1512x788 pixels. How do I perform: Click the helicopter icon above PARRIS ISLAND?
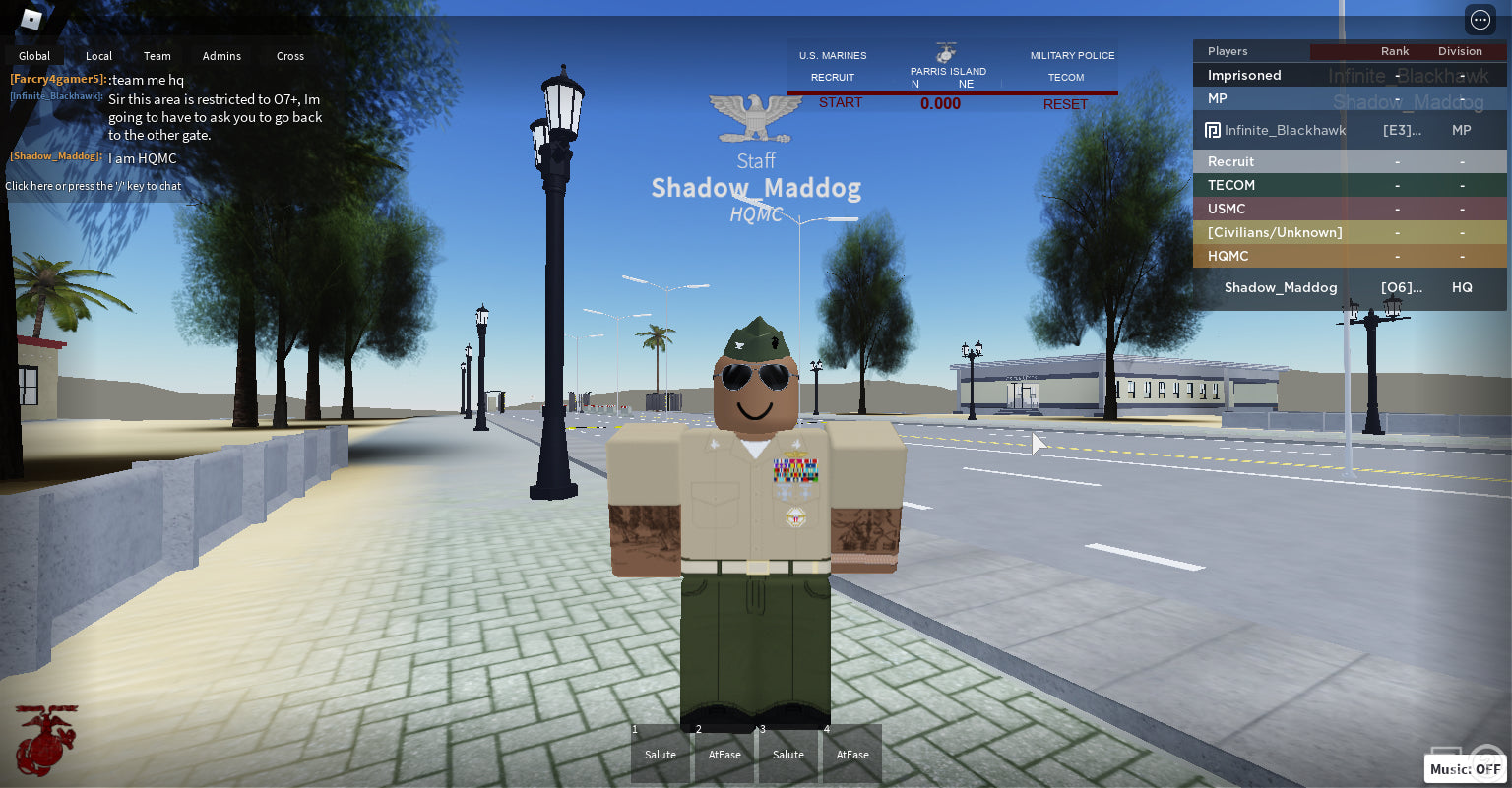[946, 53]
